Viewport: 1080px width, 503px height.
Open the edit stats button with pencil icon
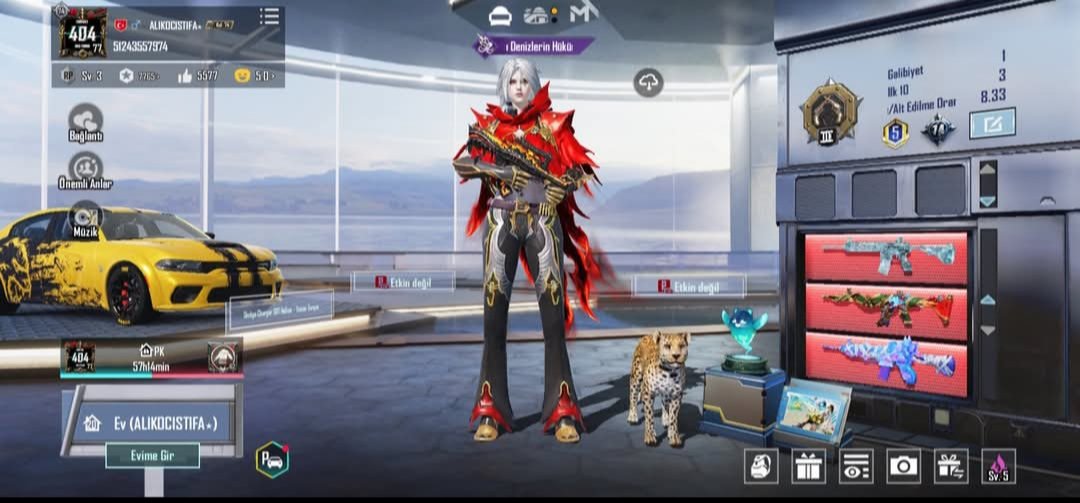(x=991, y=124)
